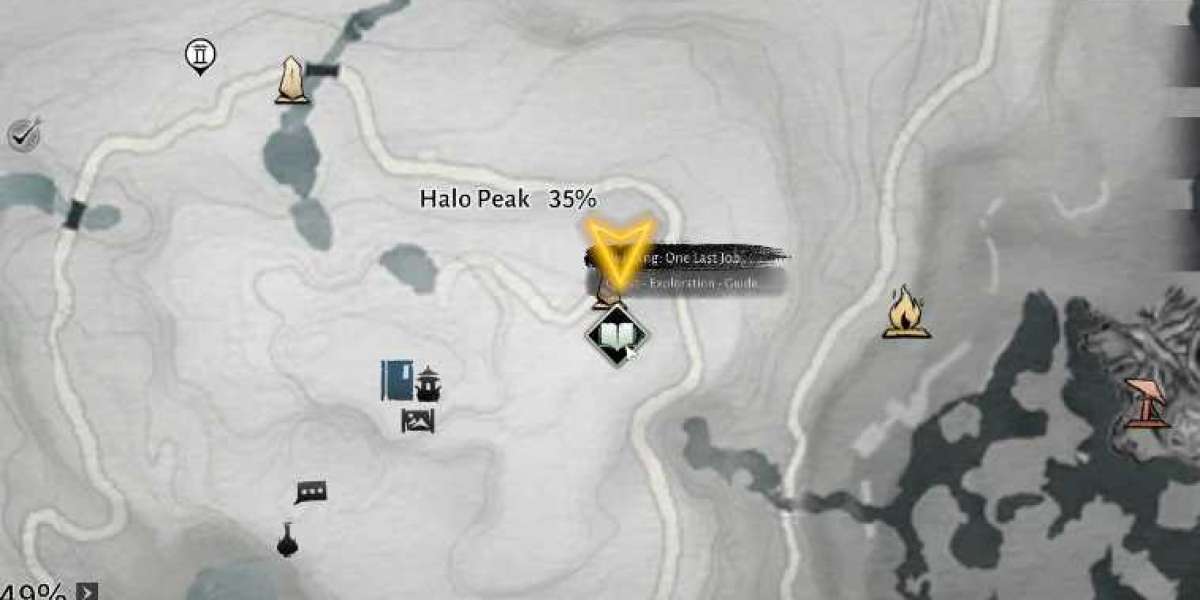1200x600 pixels.
Task: Click the stone obelisk map marker
Action: pyautogui.click(x=292, y=80)
